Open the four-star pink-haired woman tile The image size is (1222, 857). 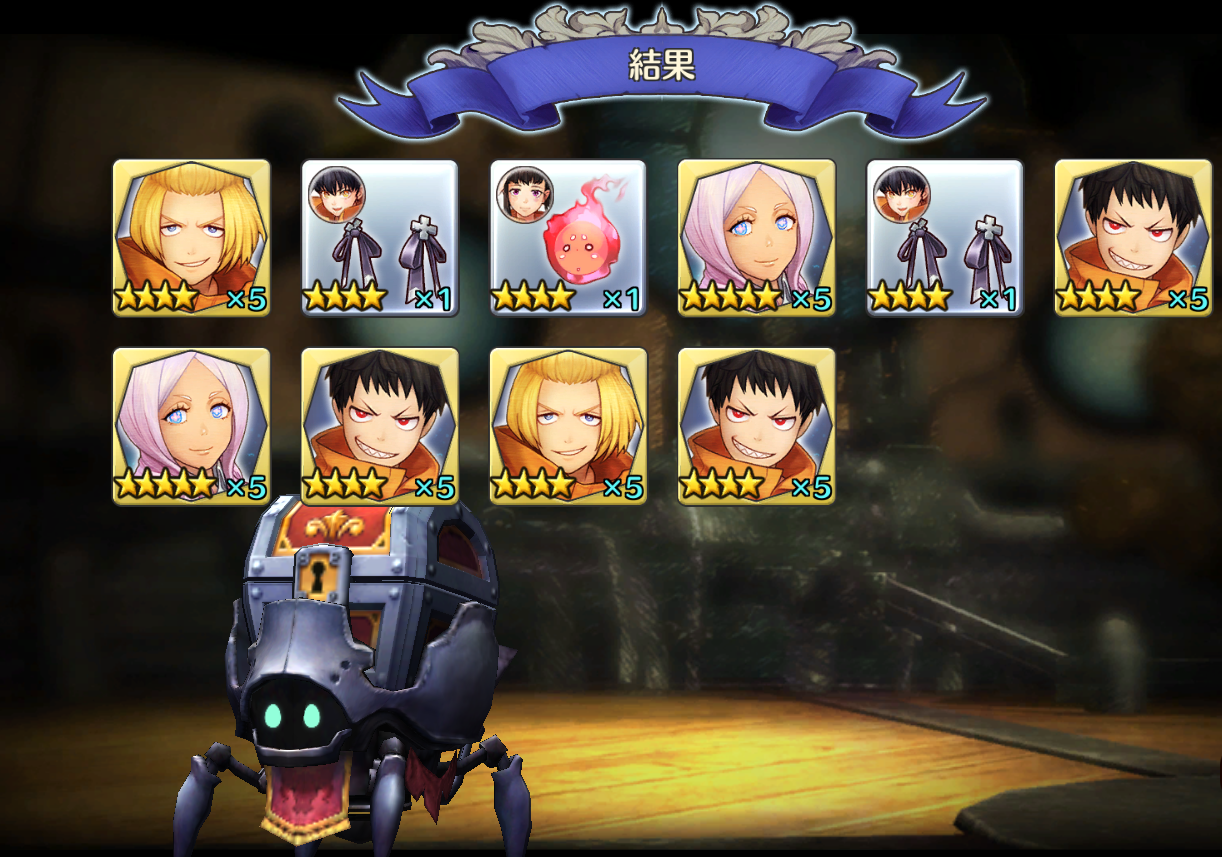pos(191,426)
